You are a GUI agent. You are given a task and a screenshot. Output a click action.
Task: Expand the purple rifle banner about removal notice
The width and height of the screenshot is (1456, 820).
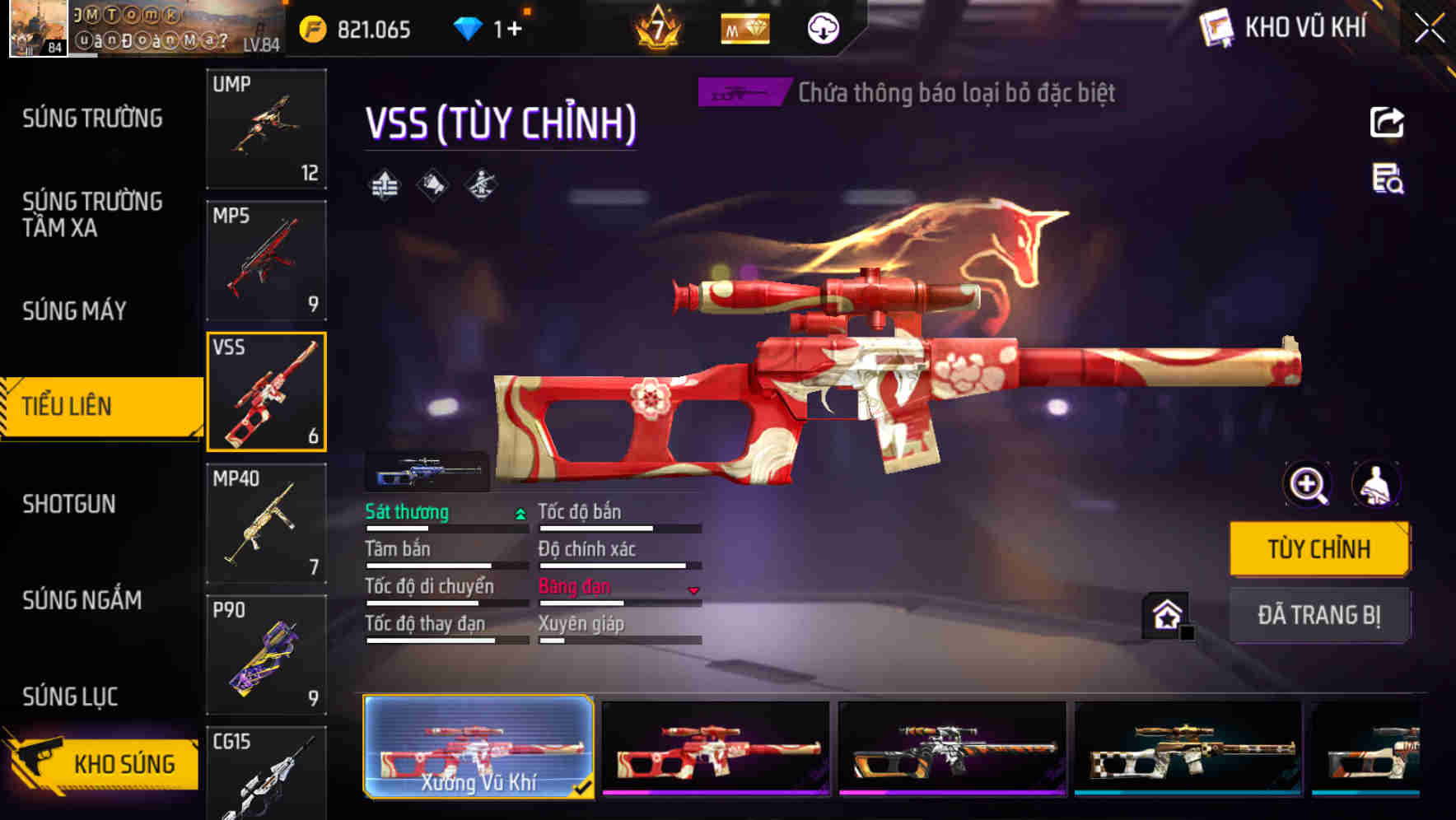[x=742, y=93]
